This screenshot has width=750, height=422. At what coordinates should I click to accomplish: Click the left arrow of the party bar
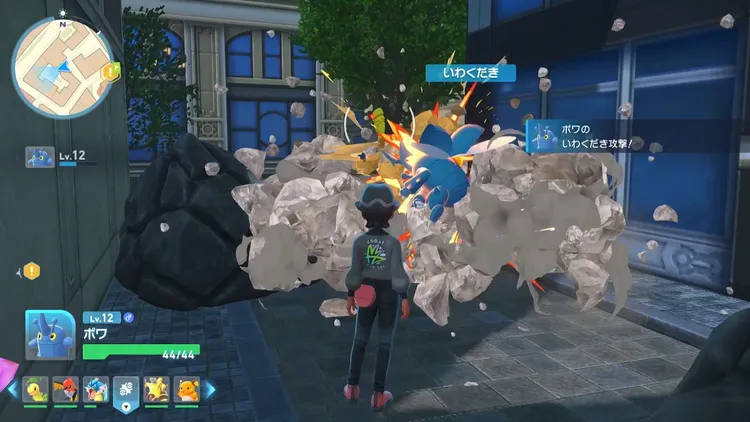click(x=12, y=389)
